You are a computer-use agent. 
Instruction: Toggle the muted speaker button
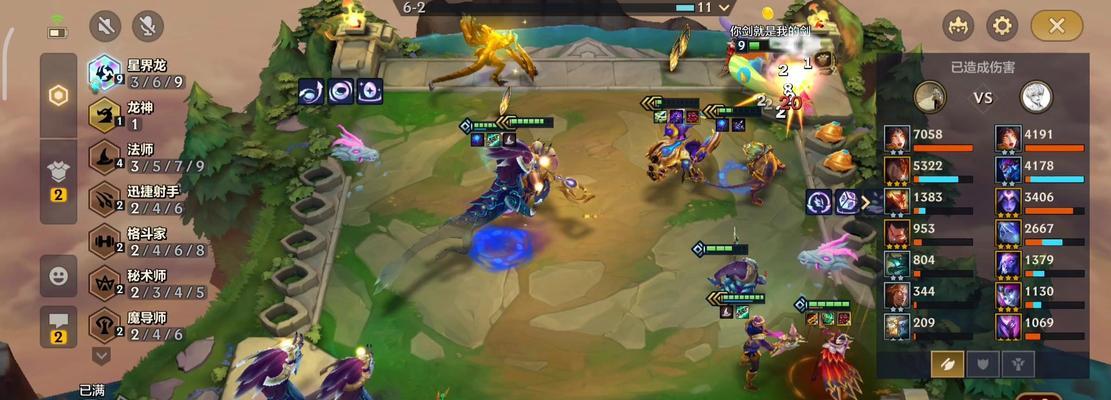click(x=105, y=26)
